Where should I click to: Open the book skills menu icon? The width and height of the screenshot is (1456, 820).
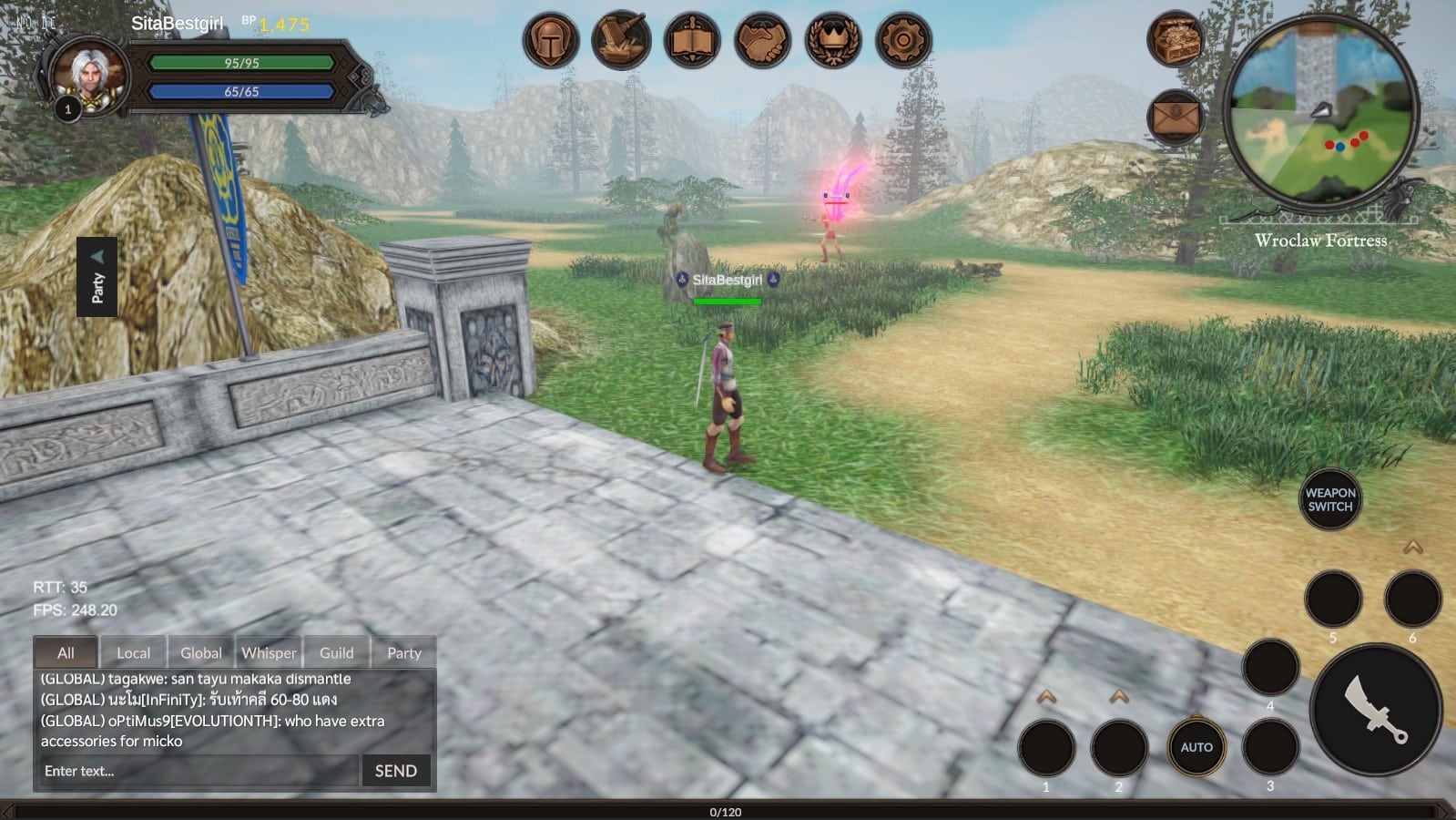pyautogui.click(x=692, y=40)
